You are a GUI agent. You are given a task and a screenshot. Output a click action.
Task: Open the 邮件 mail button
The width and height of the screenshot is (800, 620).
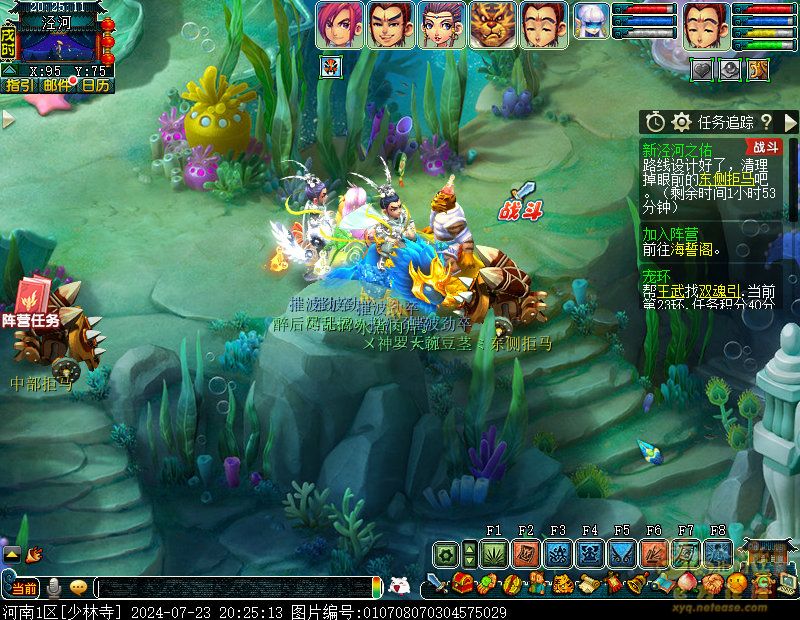(57, 85)
